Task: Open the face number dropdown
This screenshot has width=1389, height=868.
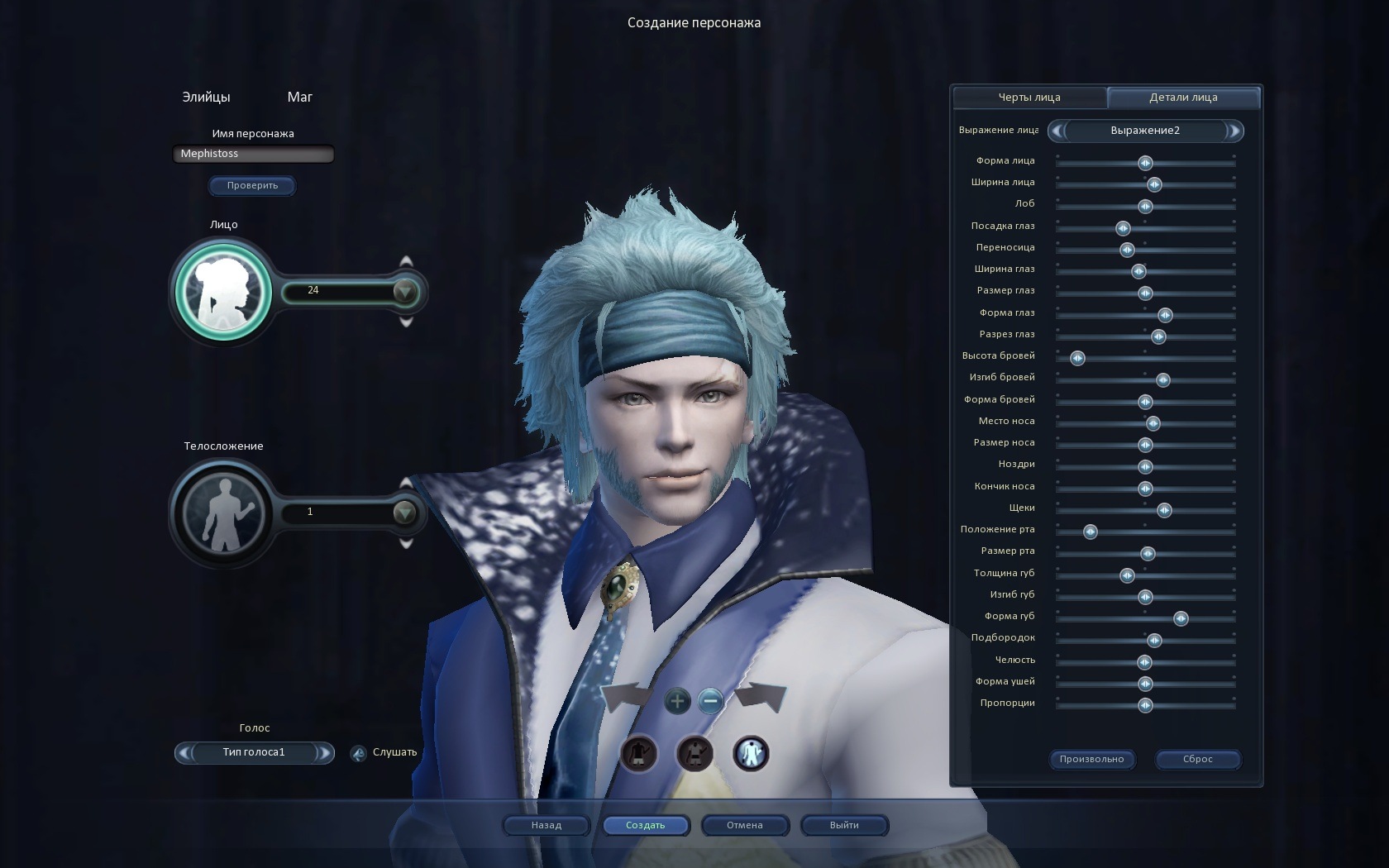Action: point(405,291)
